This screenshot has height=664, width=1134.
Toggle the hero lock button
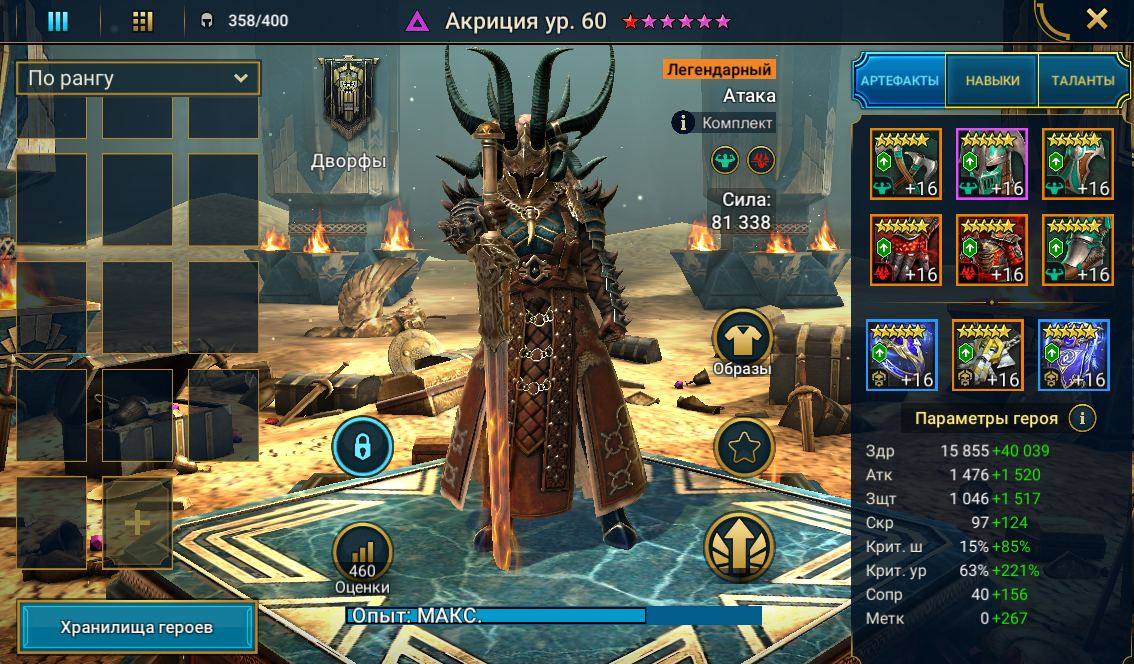point(363,445)
